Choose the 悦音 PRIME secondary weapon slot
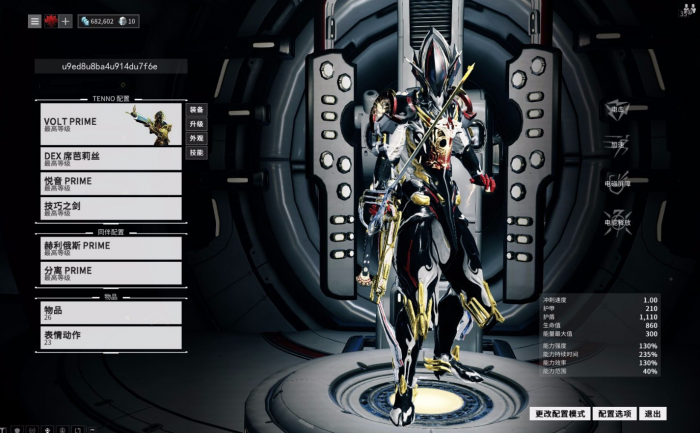The image size is (700, 433). pos(110,184)
